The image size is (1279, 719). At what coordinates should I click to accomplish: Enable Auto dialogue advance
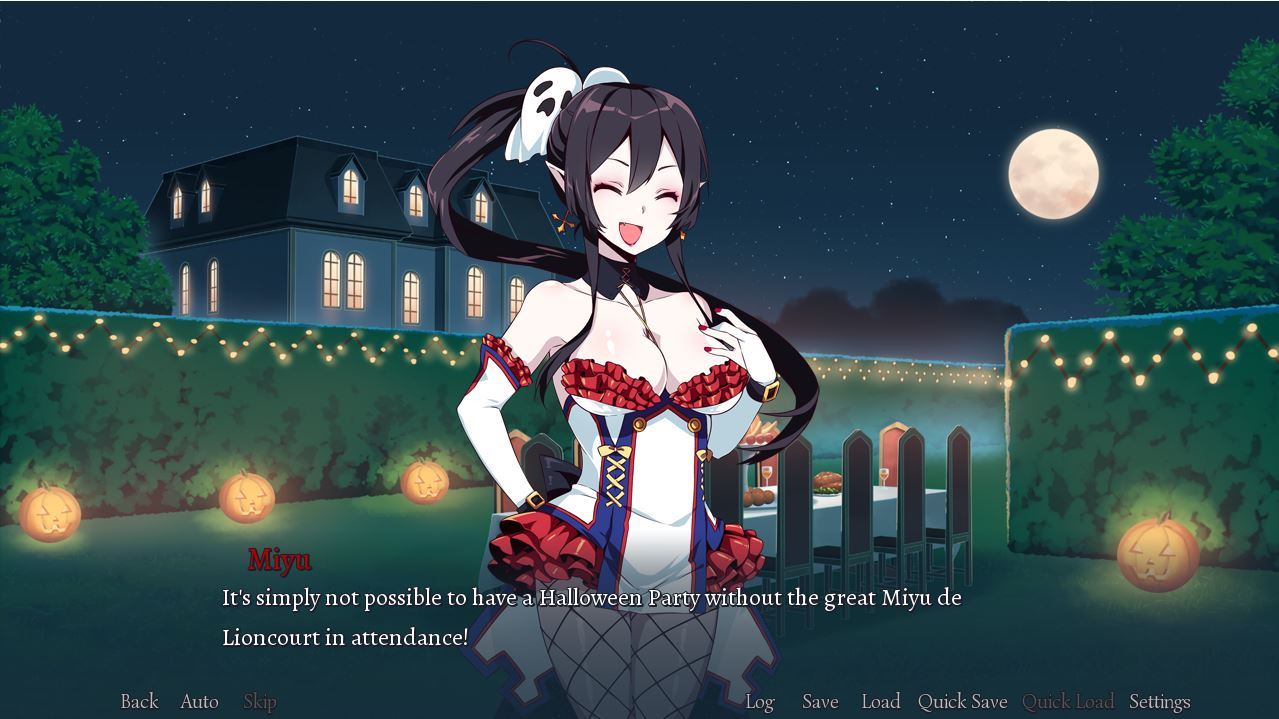coord(199,702)
